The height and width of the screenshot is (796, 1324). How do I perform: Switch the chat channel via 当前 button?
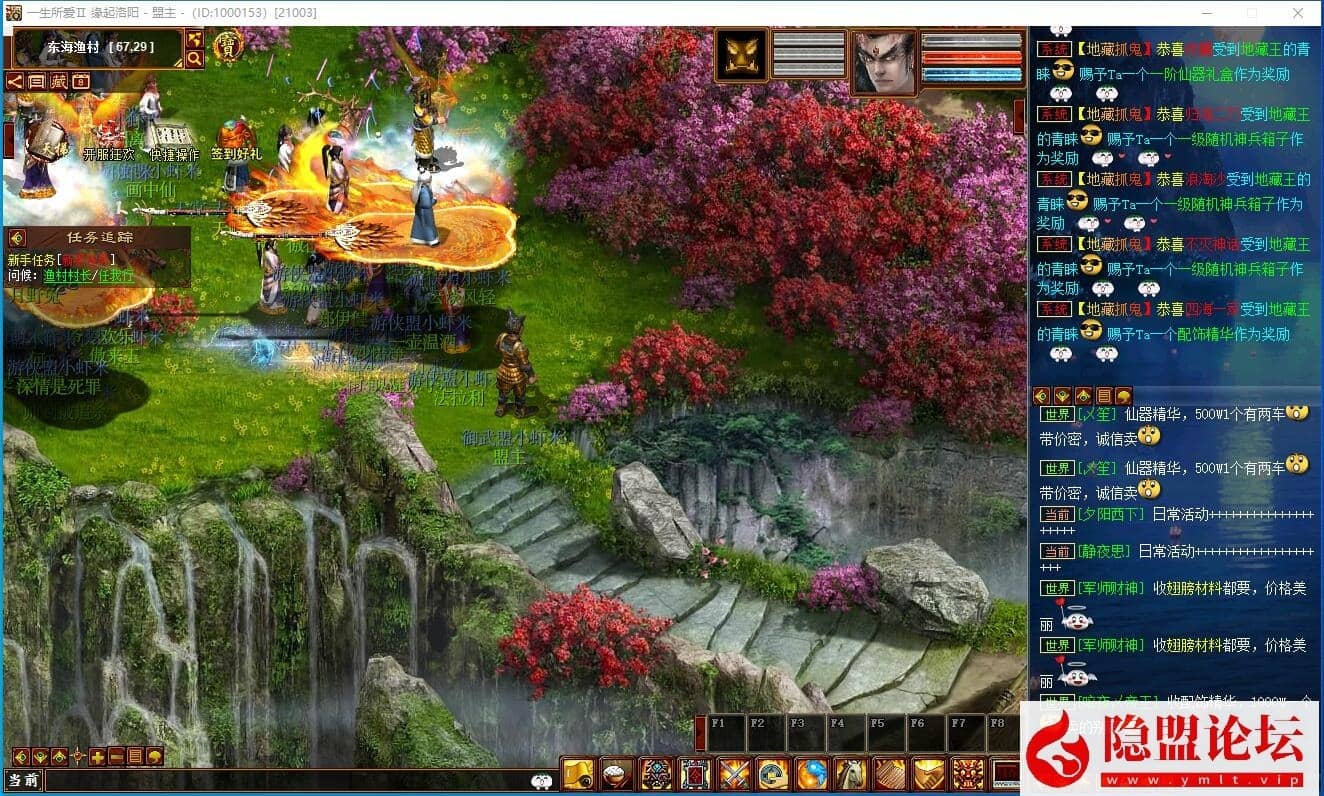[23, 780]
